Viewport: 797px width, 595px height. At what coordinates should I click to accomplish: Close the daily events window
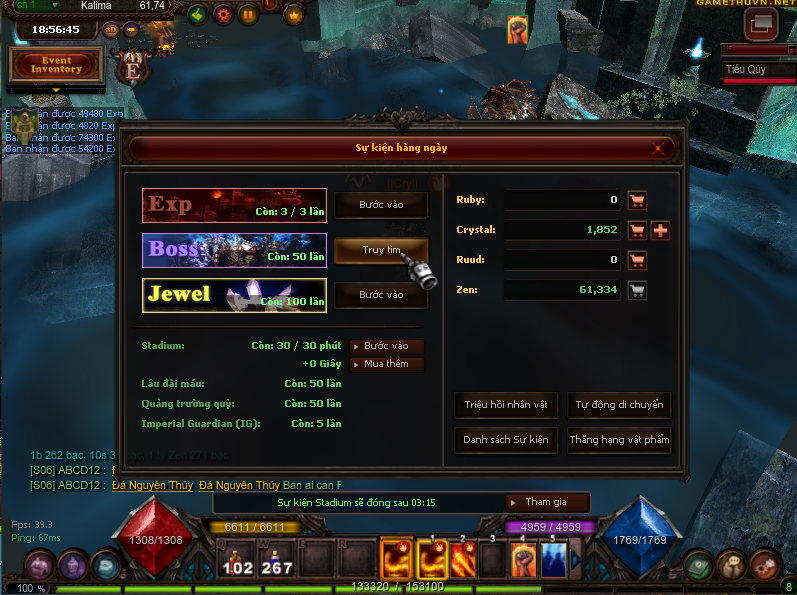click(x=658, y=148)
